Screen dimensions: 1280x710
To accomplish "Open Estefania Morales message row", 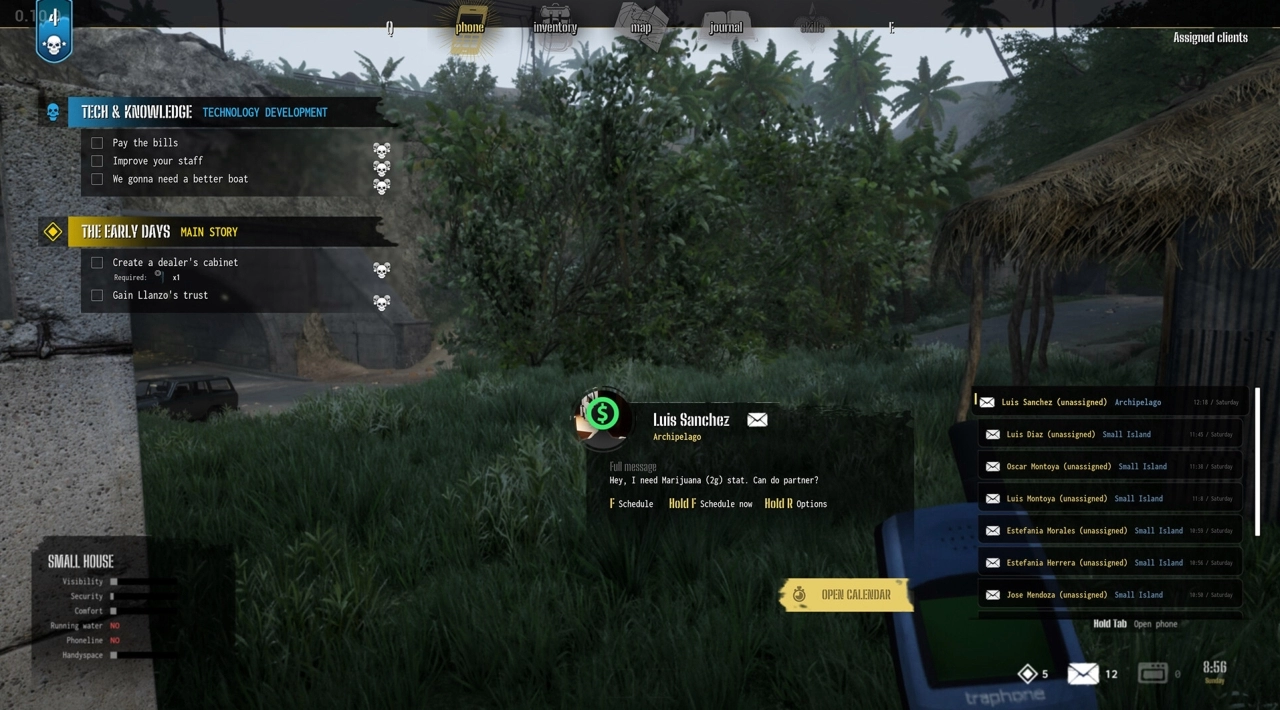I will point(1109,530).
